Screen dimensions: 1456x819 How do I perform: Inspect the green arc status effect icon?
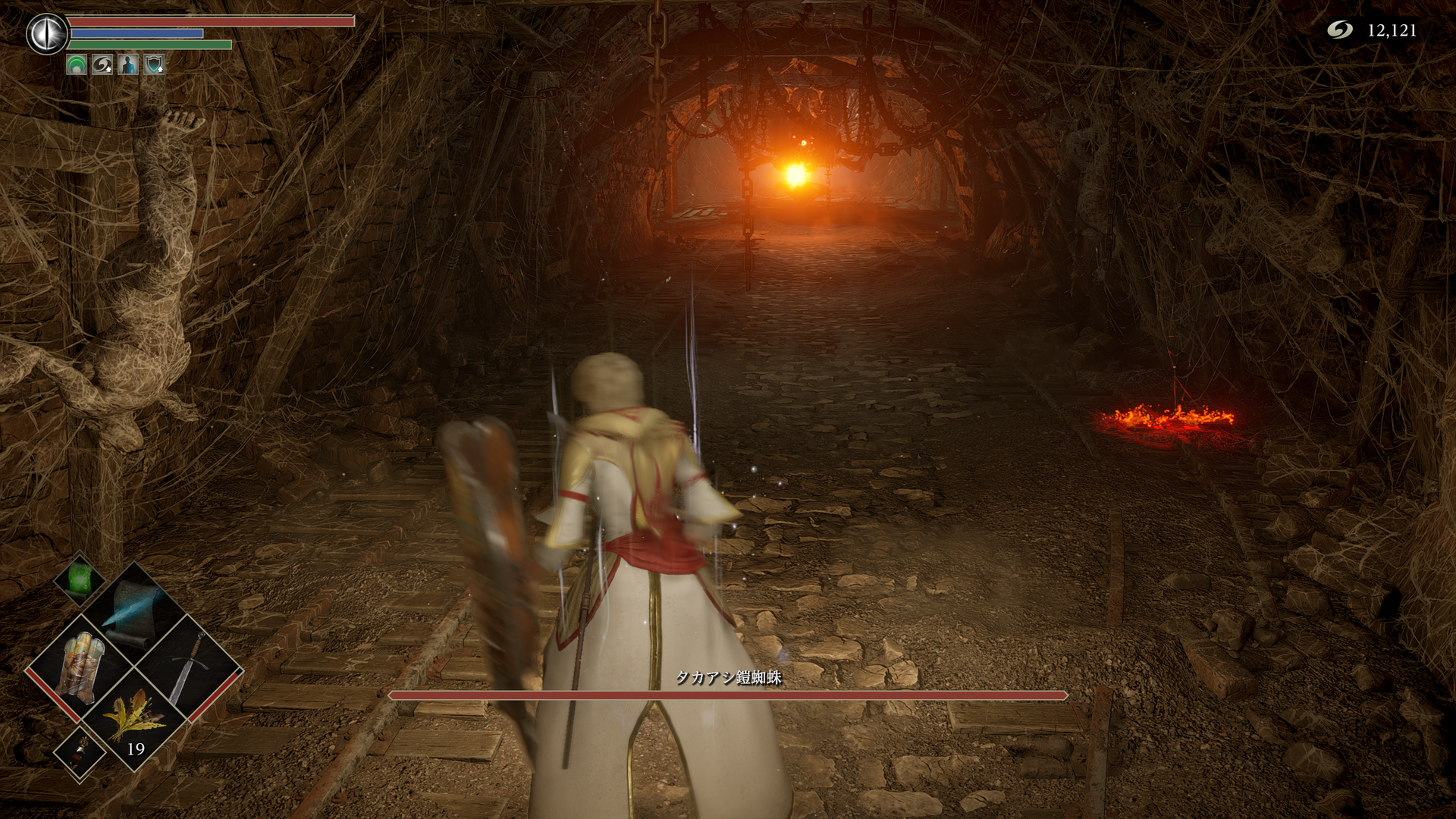tap(77, 65)
